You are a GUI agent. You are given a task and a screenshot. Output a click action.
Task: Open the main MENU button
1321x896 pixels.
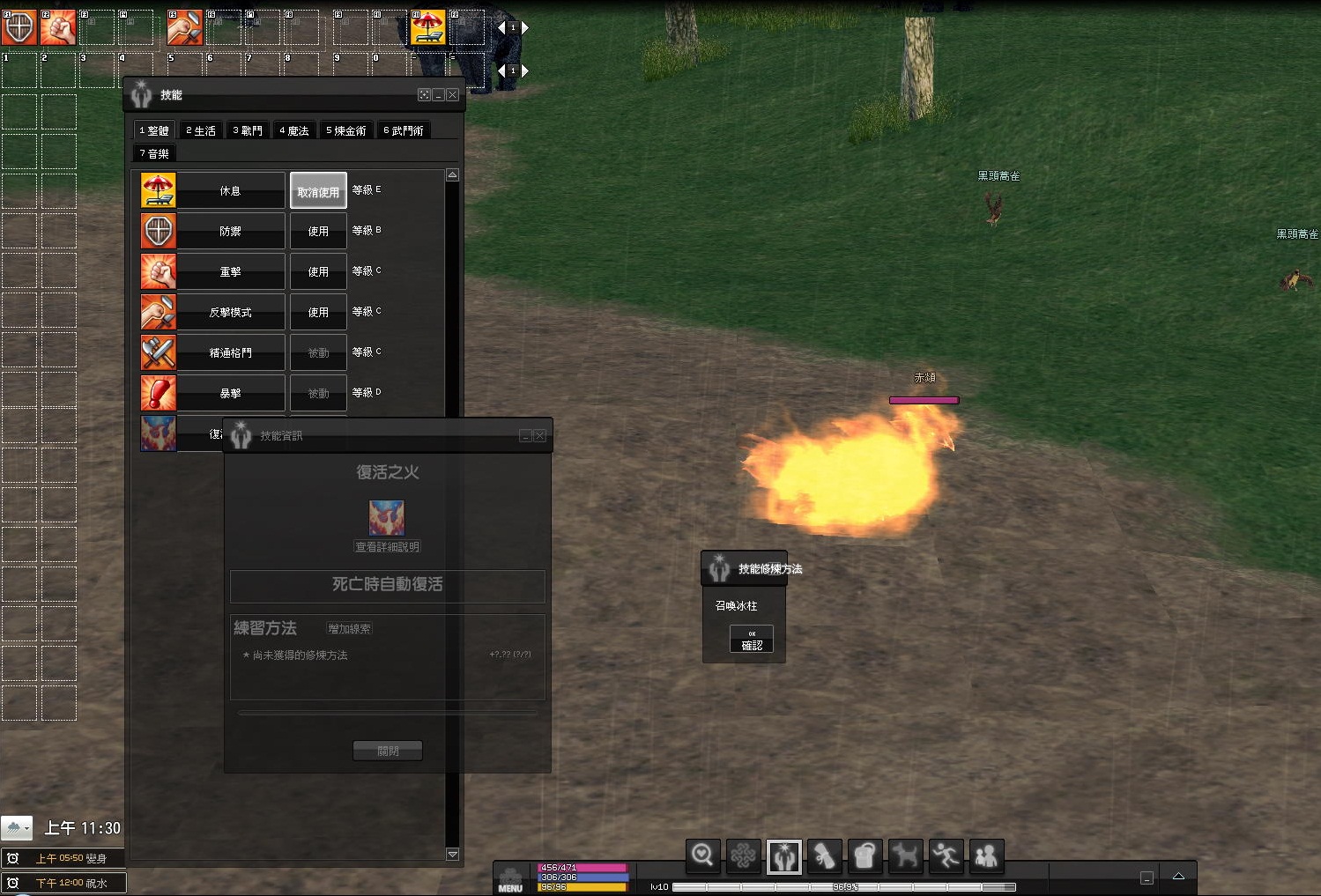click(x=510, y=880)
